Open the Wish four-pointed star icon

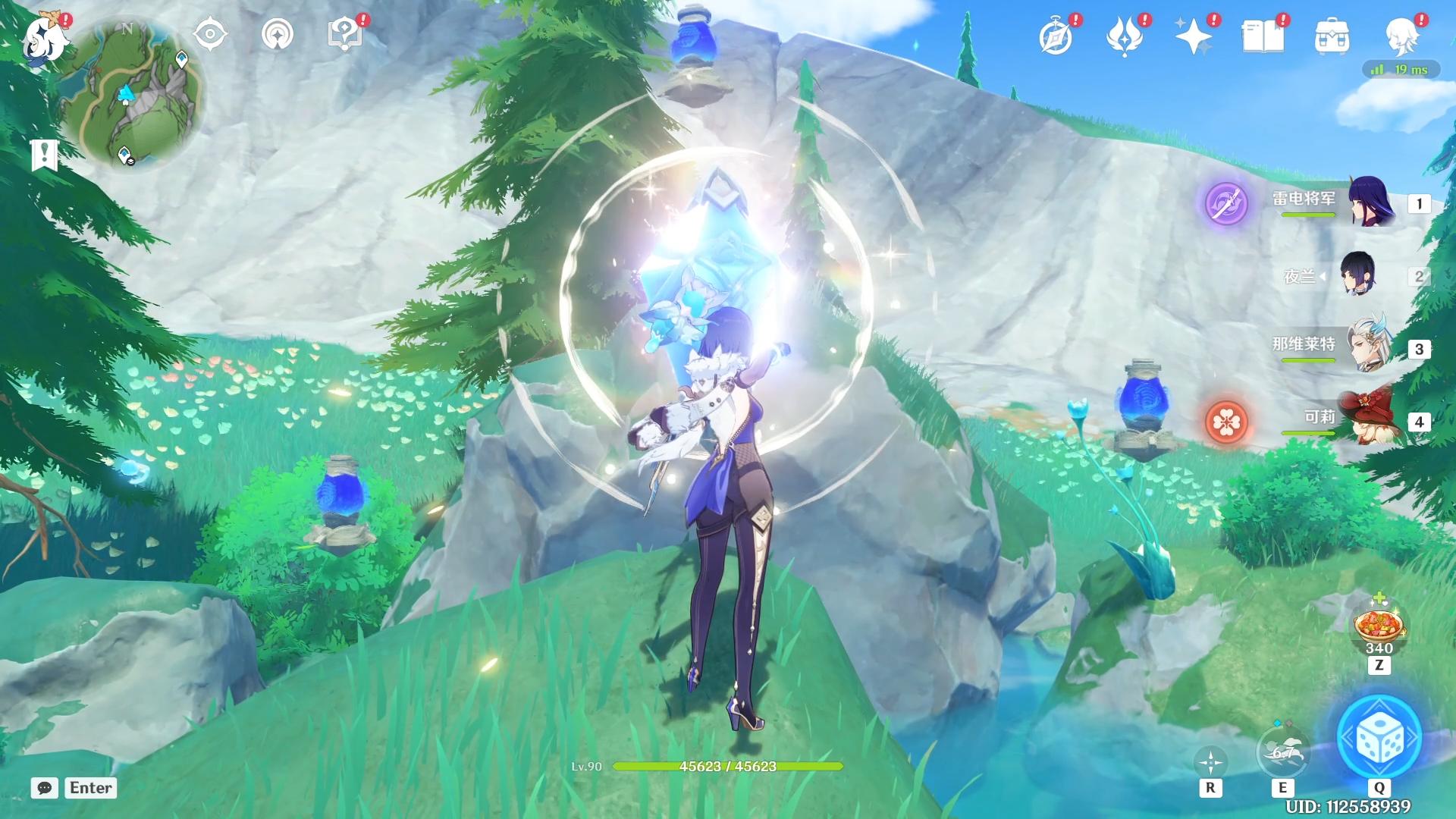(x=1193, y=36)
